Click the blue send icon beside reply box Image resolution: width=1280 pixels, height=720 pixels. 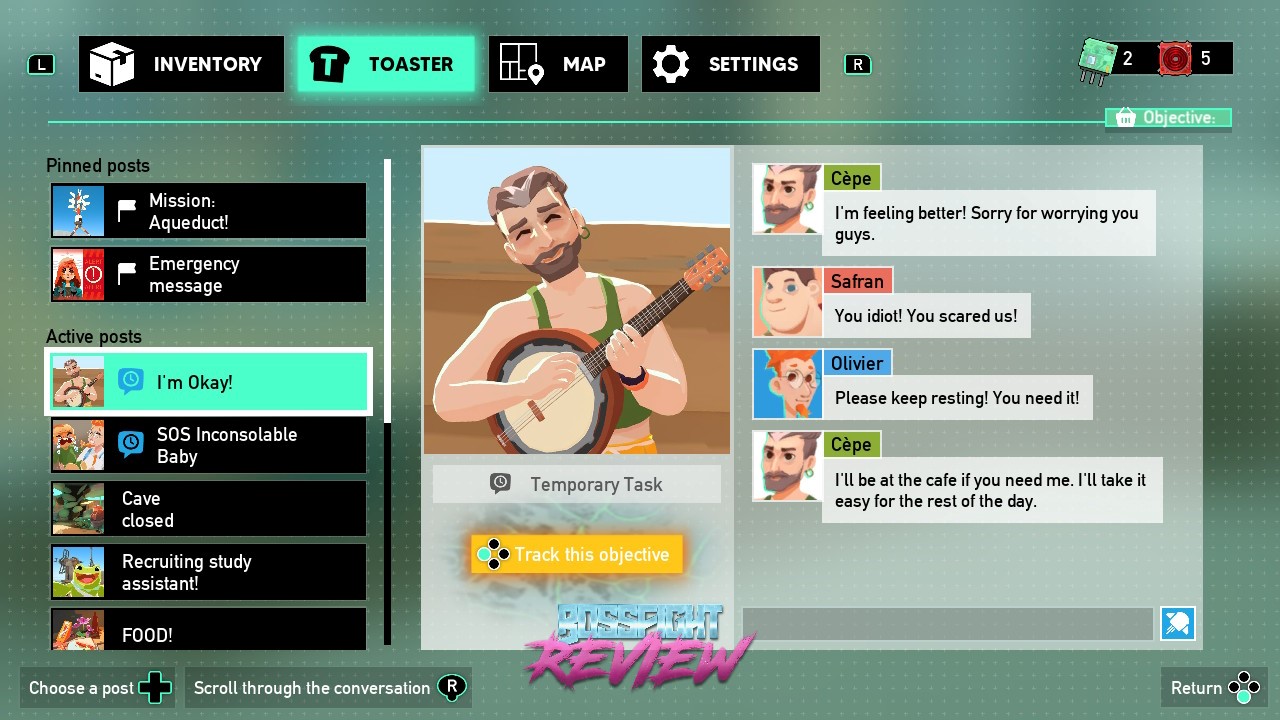pyautogui.click(x=1178, y=624)
